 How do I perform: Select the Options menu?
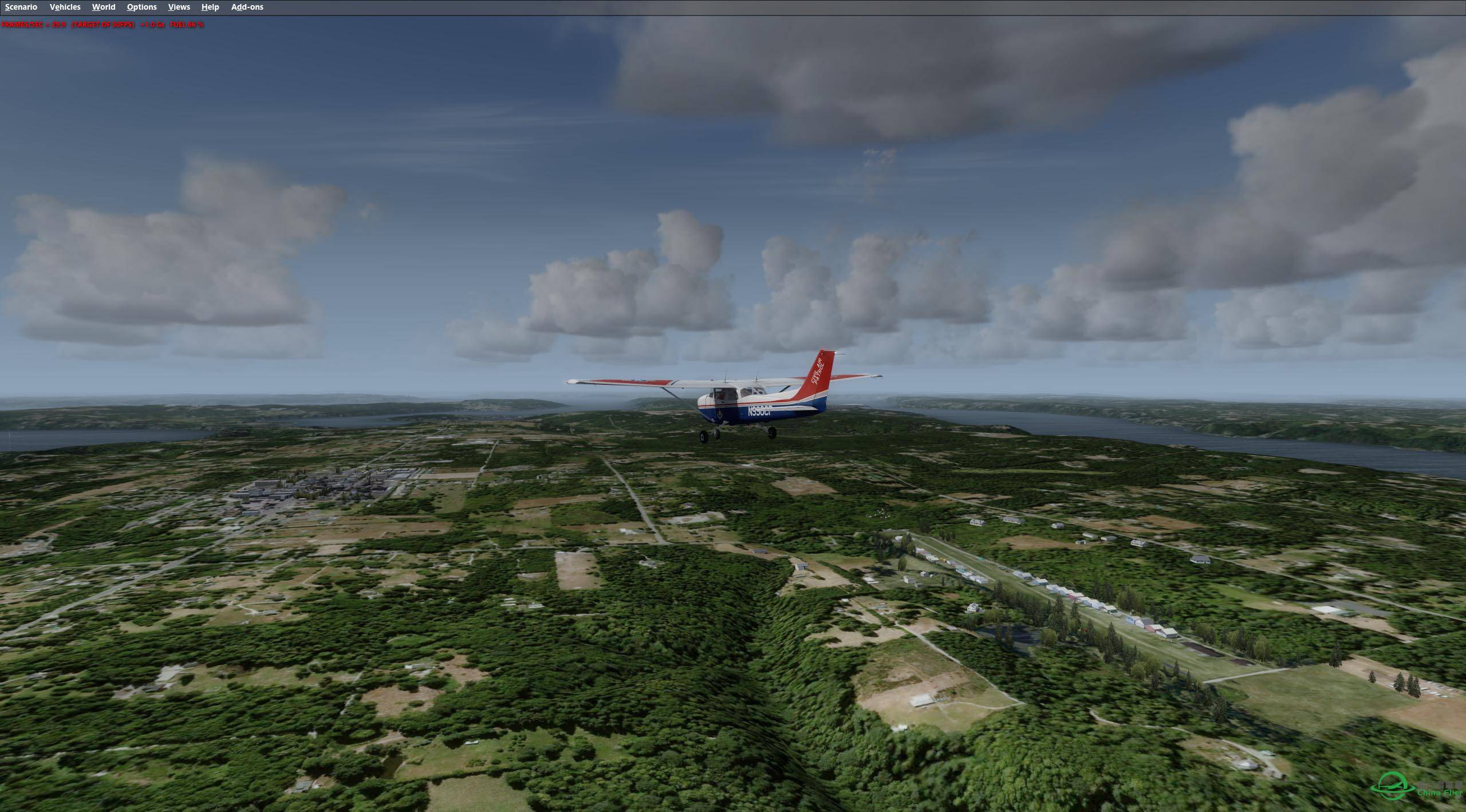click(x=141, y=7)
